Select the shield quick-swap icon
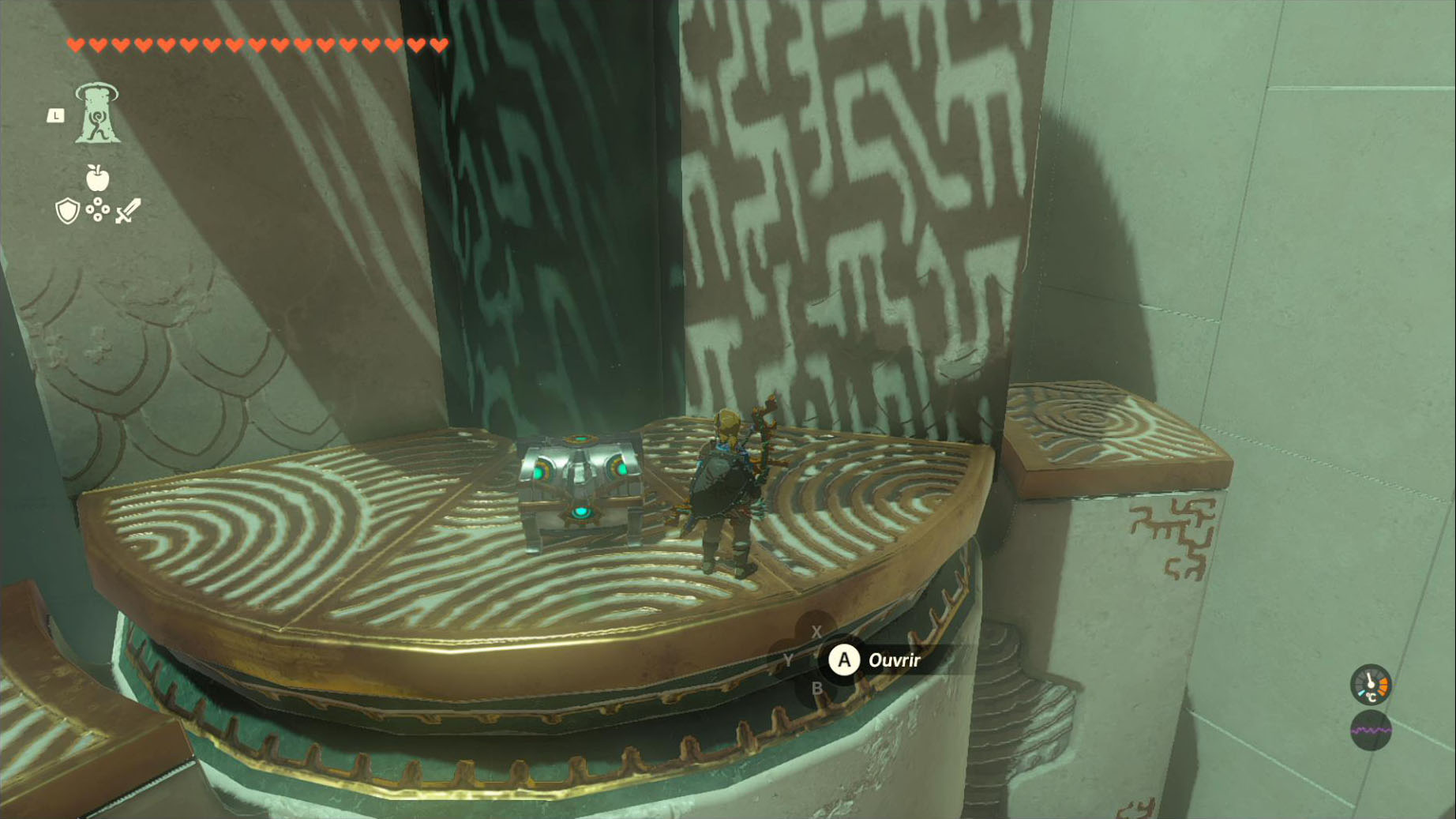This screenshot has height=819, width=1456. click(x=68, y=211)
